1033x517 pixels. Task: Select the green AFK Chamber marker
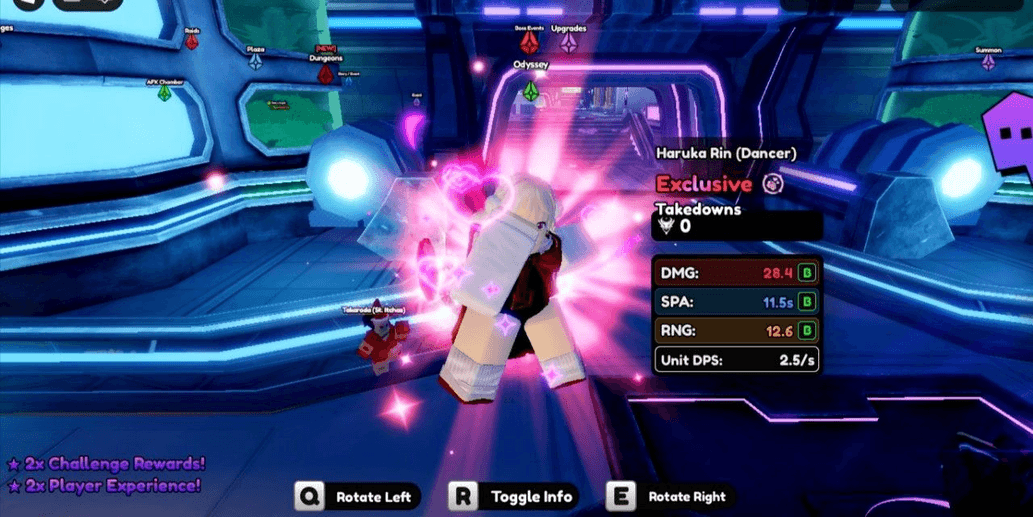164,93
